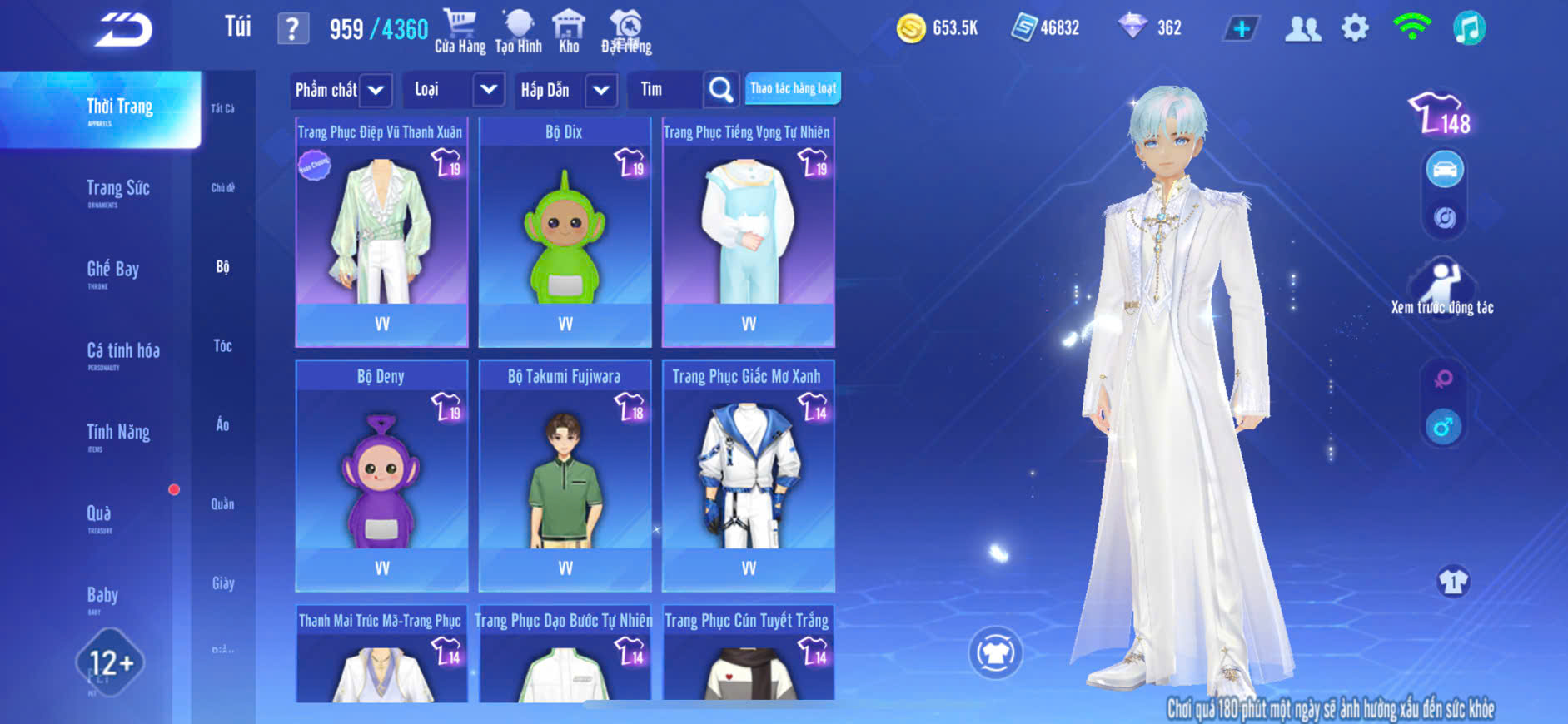Image resolution: width=1568 pixels, height=724 pixels.
Task: Open Xem trước động tác preview
Action: pos(1442,288)
